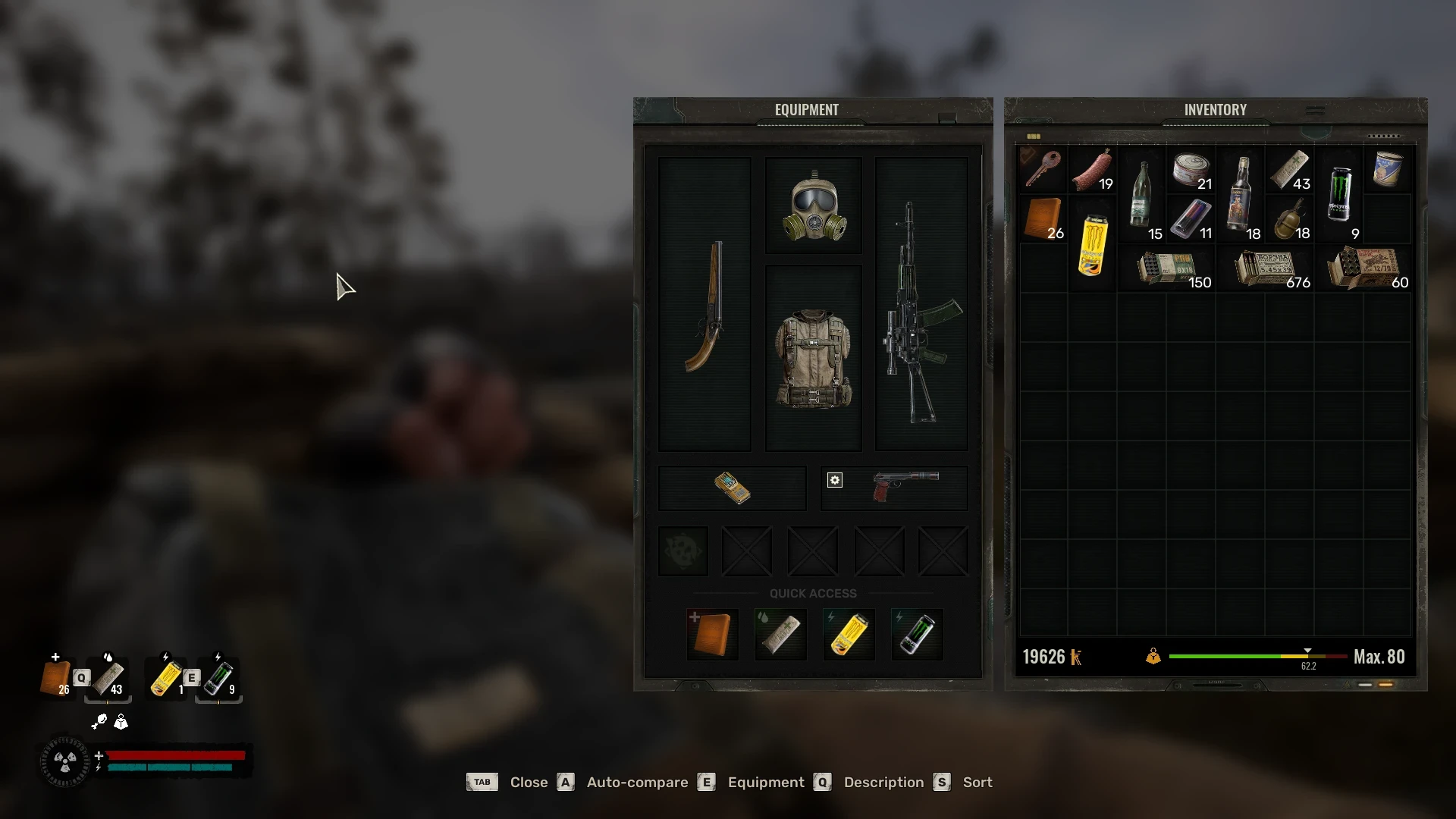Select the bandage in quick access
Image resolution: width=1456 pixels, height=819 pixels.
point(780,634)
